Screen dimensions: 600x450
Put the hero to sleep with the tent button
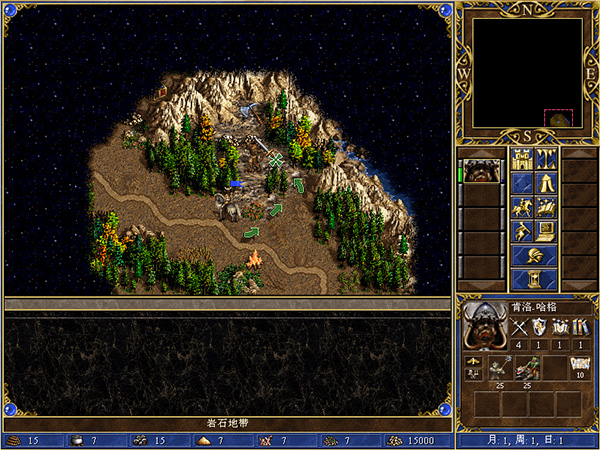546,183
